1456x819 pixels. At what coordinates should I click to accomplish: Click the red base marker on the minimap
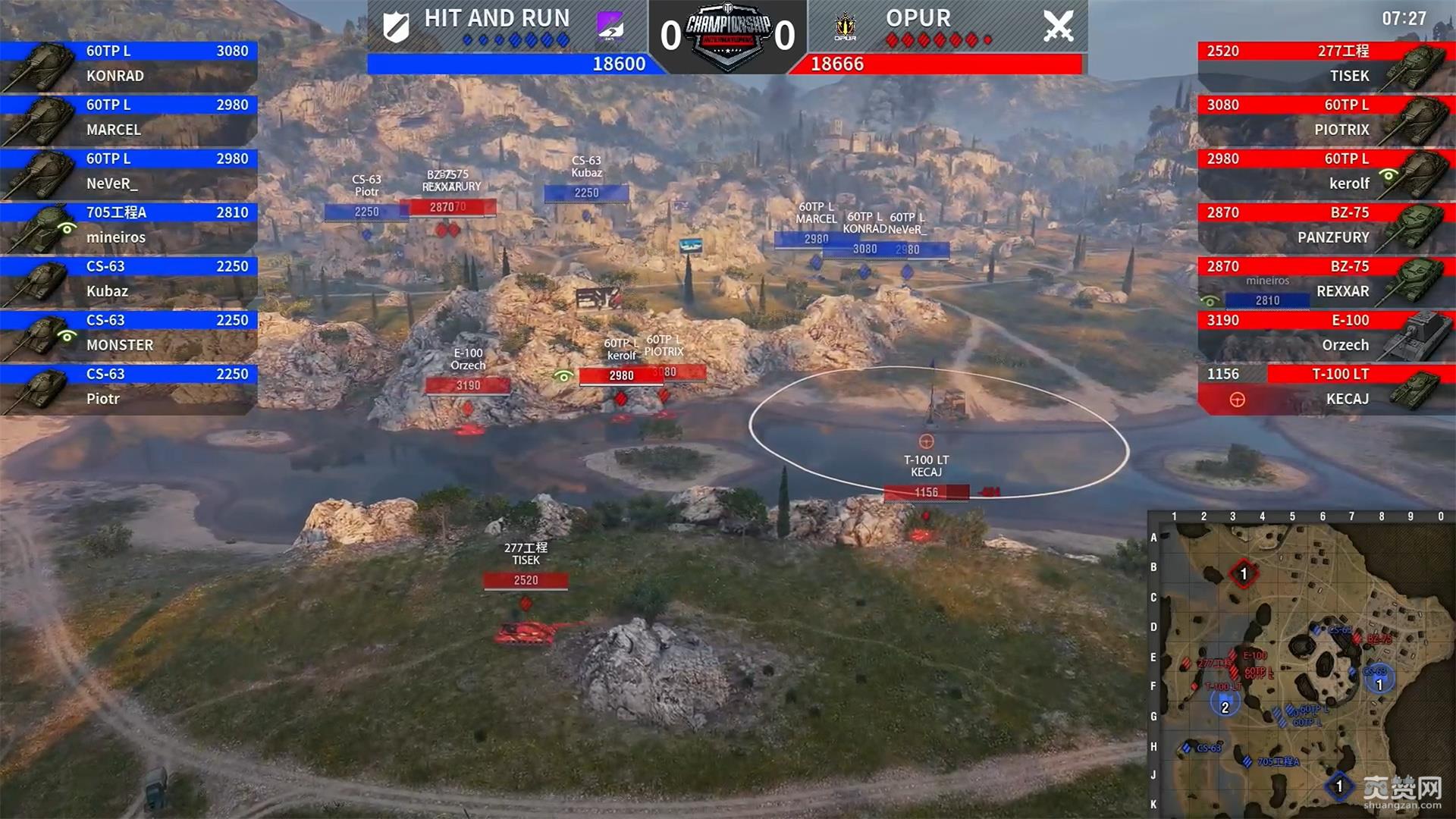pos(1243,574)
